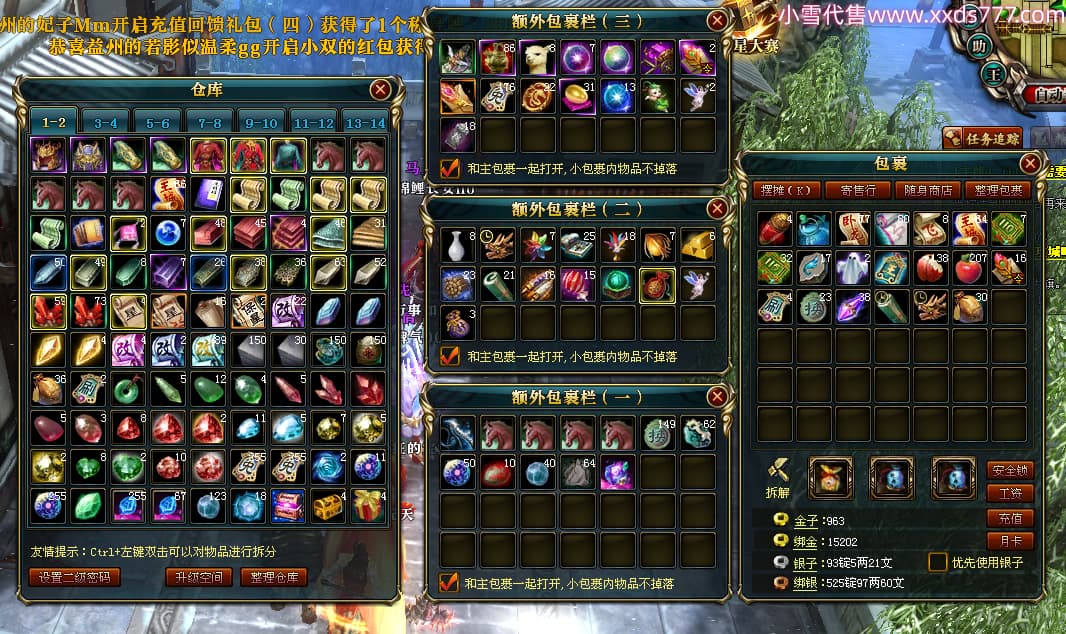
Task: Open the 寄售行 consignment house
Action: pyautogui.click(x=858, y=190)
